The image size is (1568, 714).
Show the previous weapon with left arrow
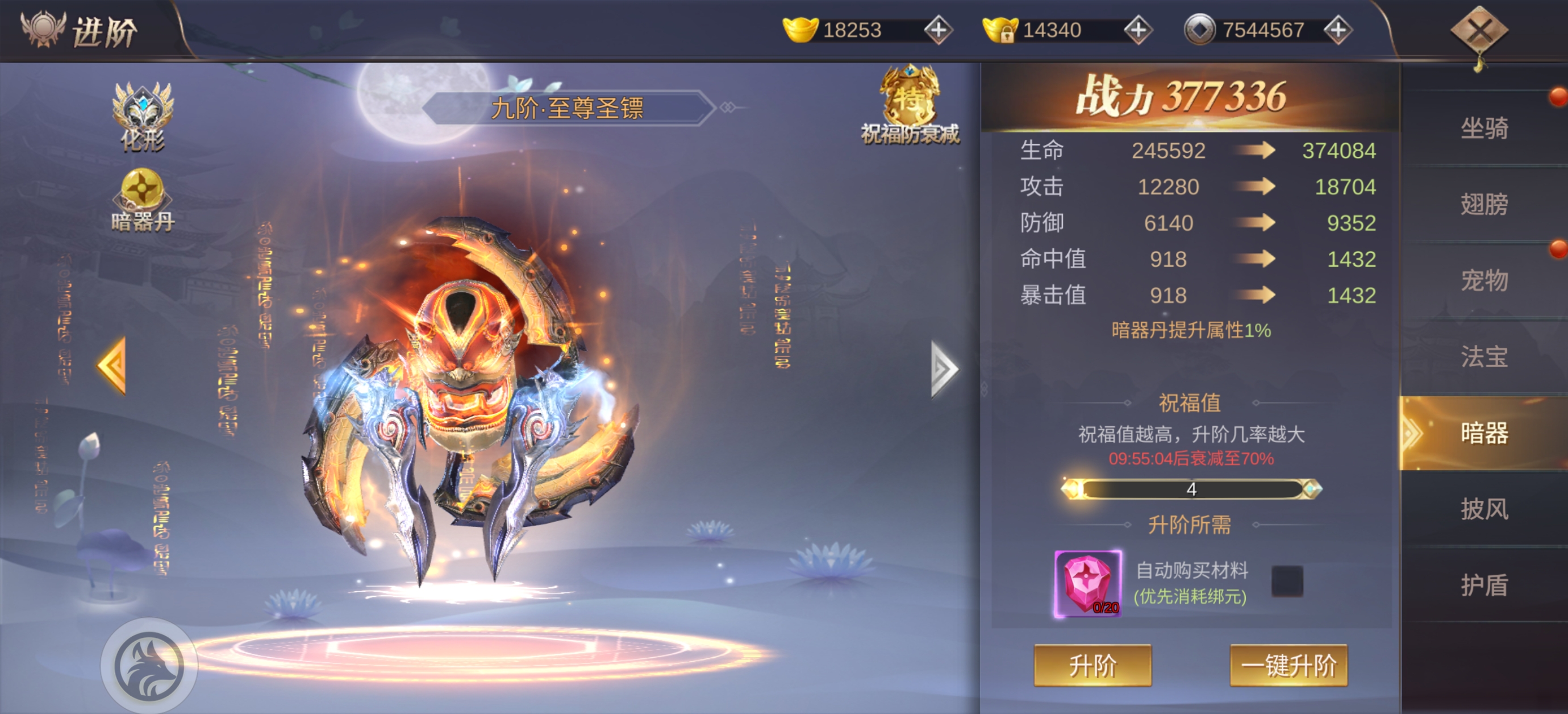coord(113,366)
